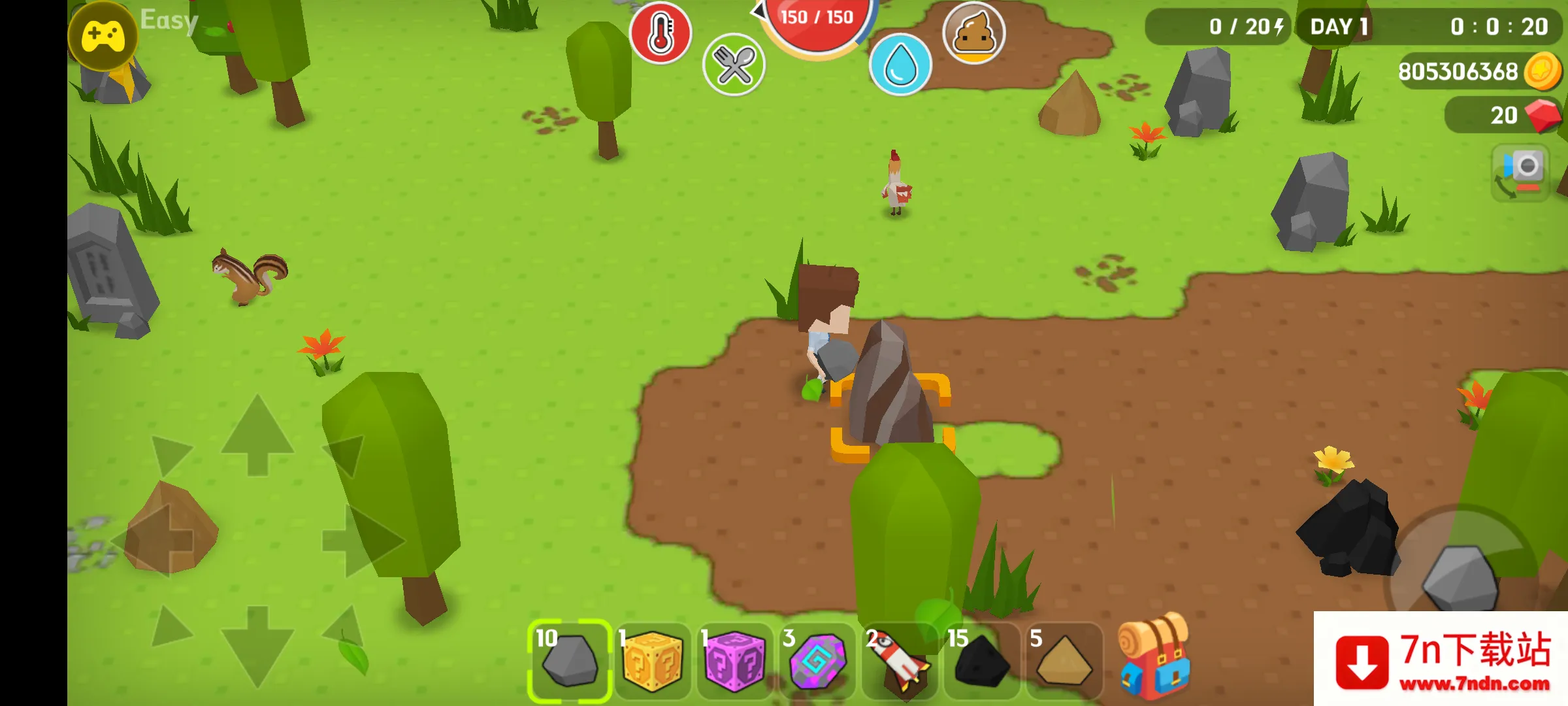Tap the water drop thirst icon

(900, 65)
